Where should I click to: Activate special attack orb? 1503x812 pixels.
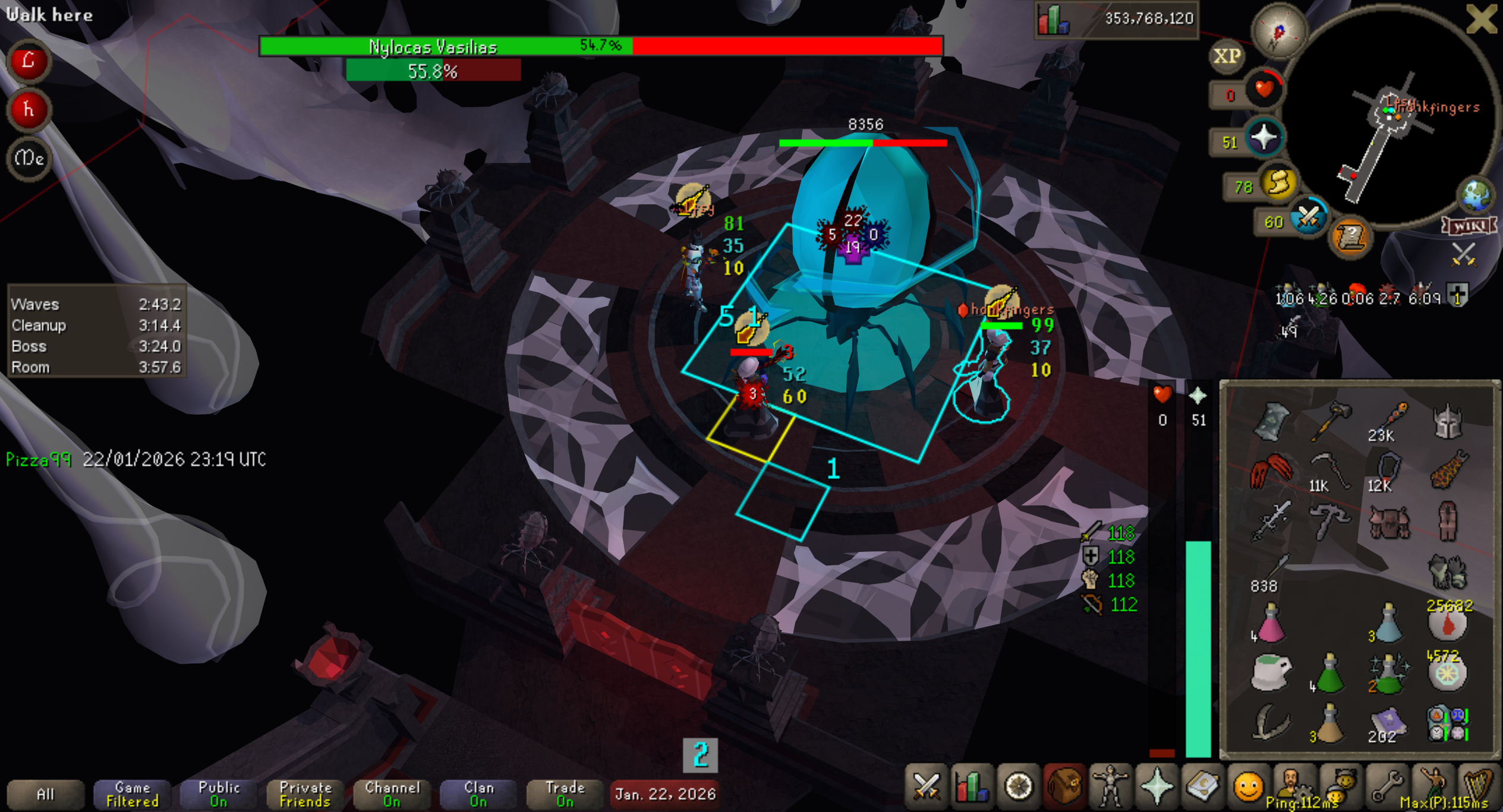pyautogui.click(x=1308, y=218)
